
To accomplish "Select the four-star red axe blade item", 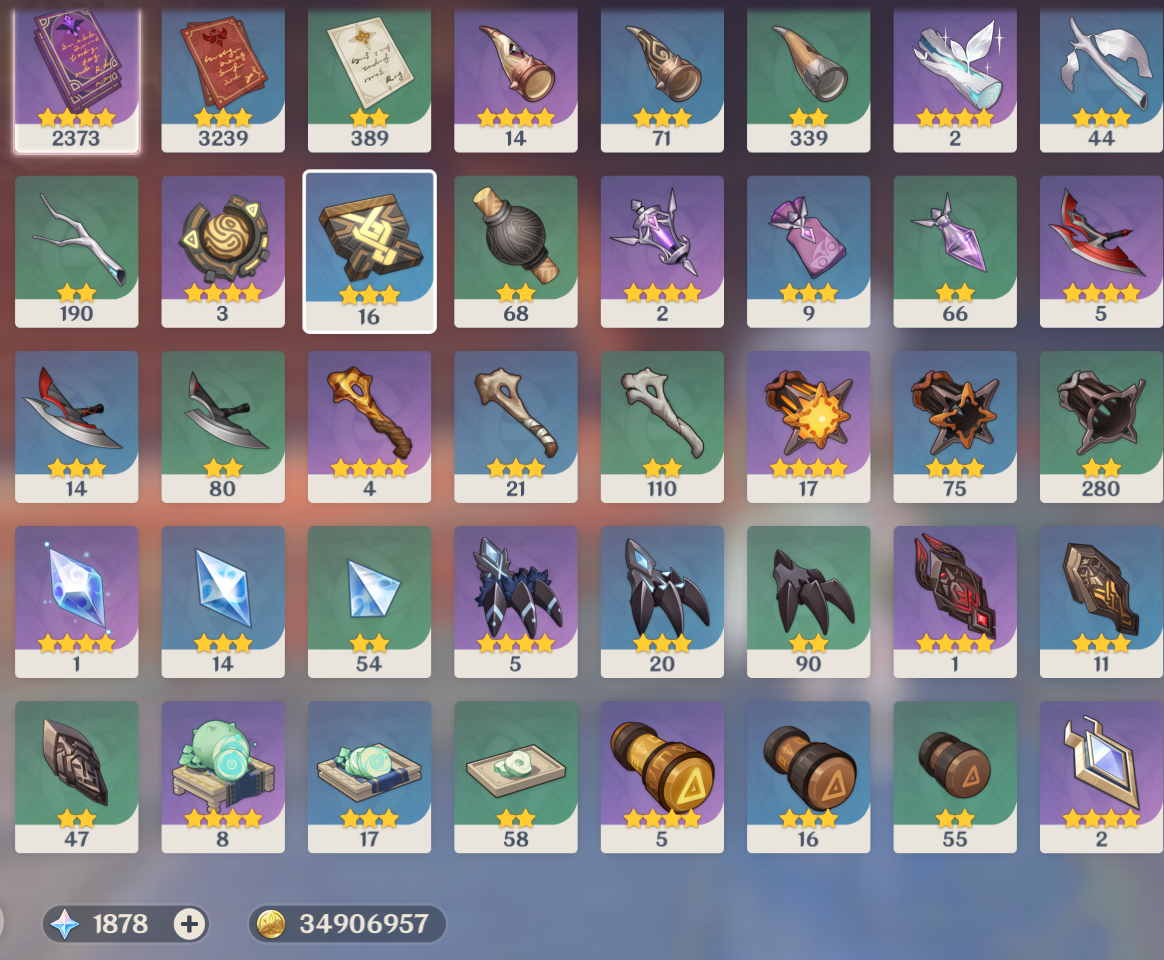I will pos(1101,251).
